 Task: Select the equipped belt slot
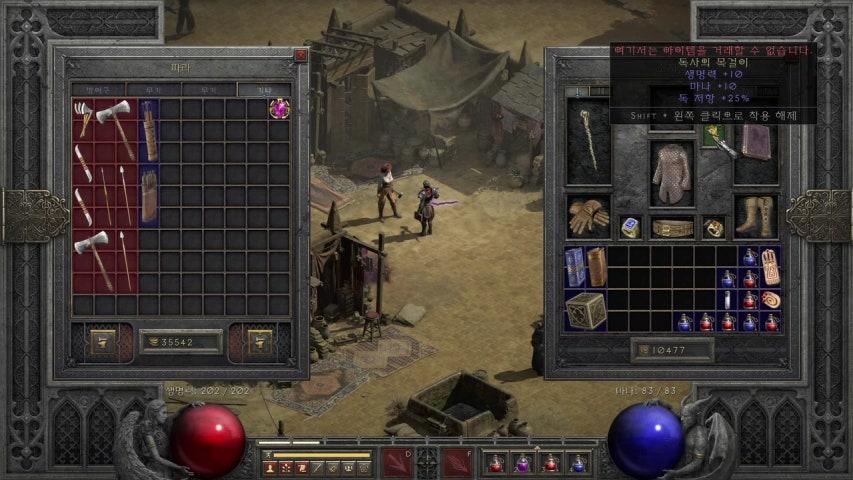[672, 227]
